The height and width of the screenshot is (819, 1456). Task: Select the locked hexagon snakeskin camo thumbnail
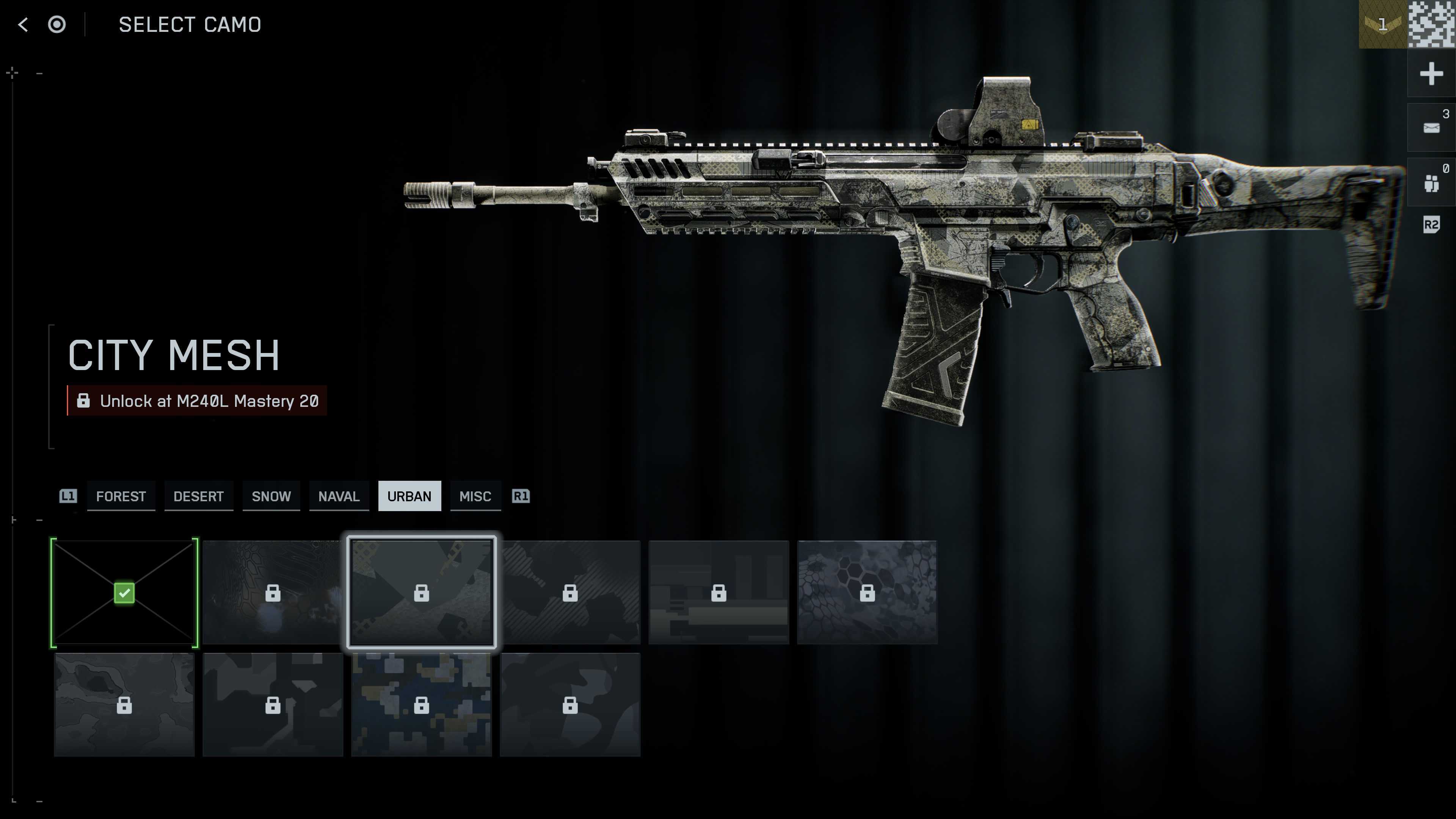pyautogui.click(x=867, y=592)
